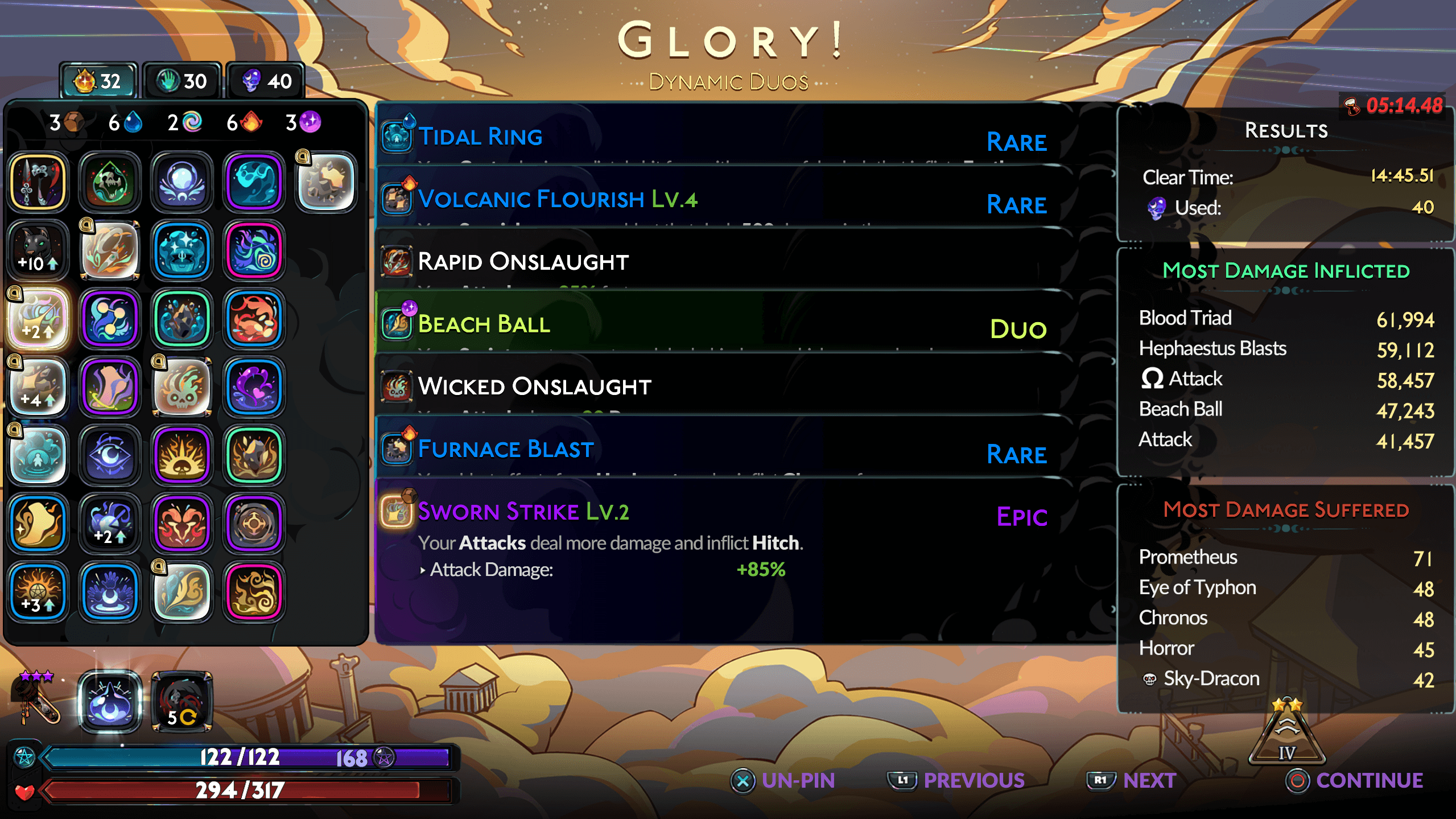Click the Beach Ball duo boon icon

397,323
